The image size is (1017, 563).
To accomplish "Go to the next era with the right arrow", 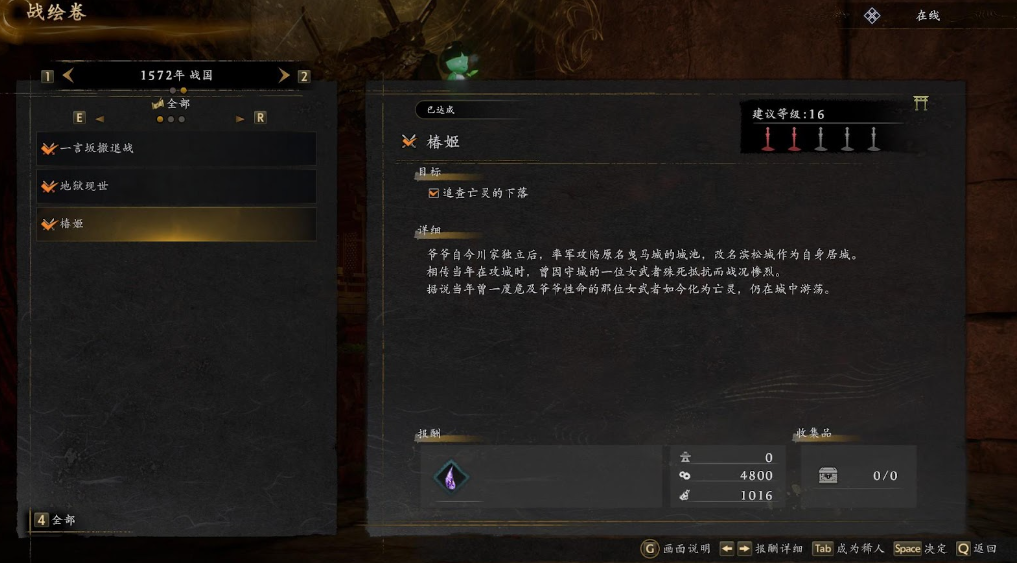I will tap(284, 75).
